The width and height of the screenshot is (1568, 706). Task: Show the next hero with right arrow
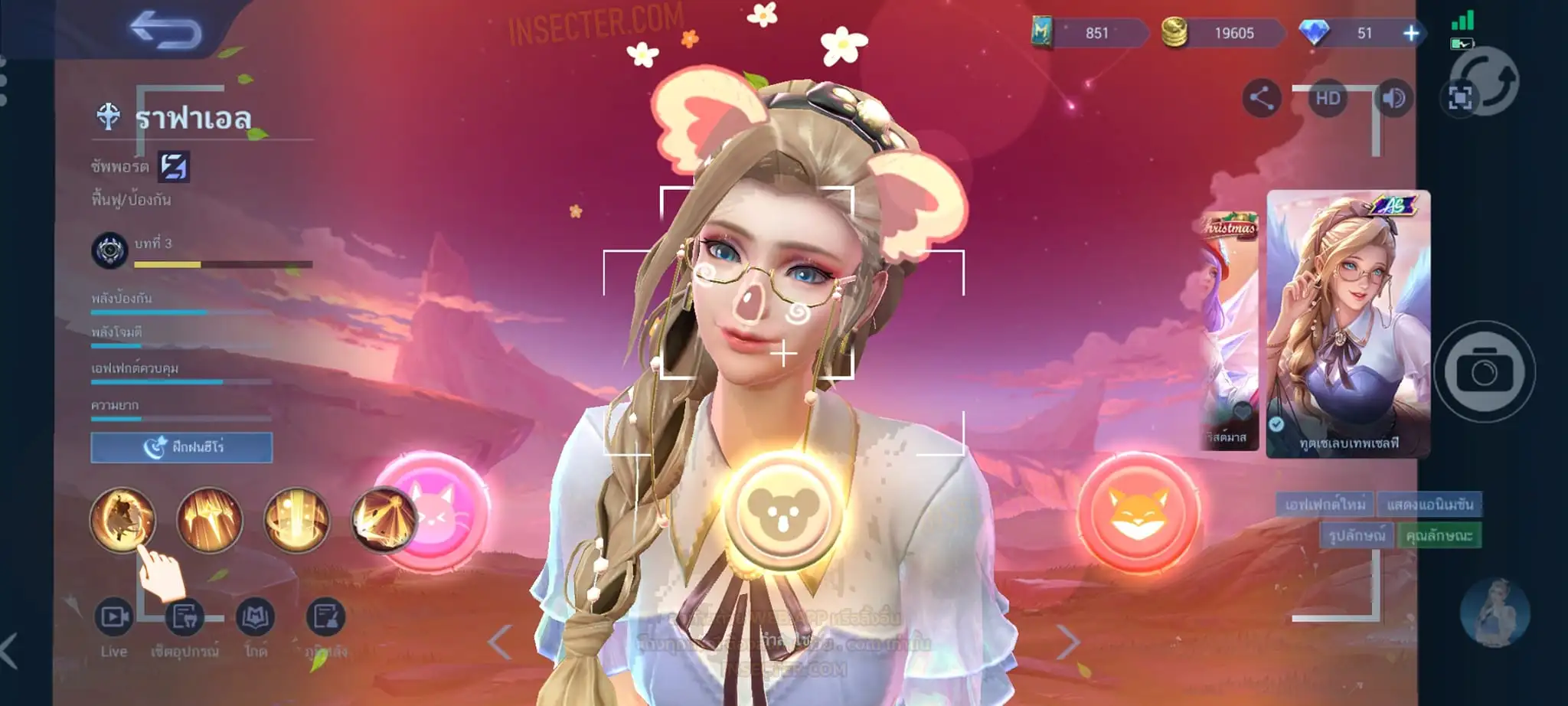click(1068, 642)
